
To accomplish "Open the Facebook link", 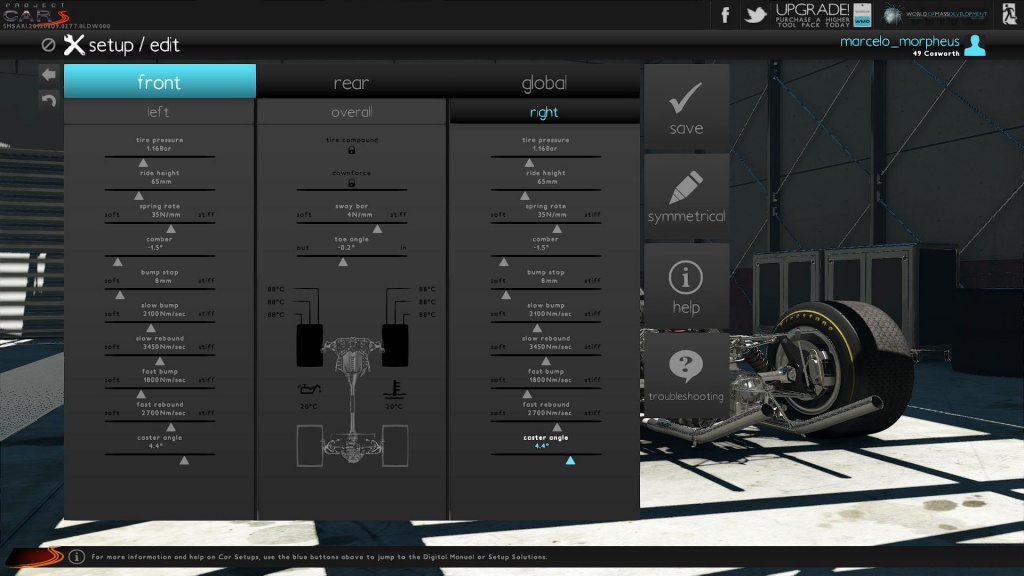I will (x=725, y=15).
